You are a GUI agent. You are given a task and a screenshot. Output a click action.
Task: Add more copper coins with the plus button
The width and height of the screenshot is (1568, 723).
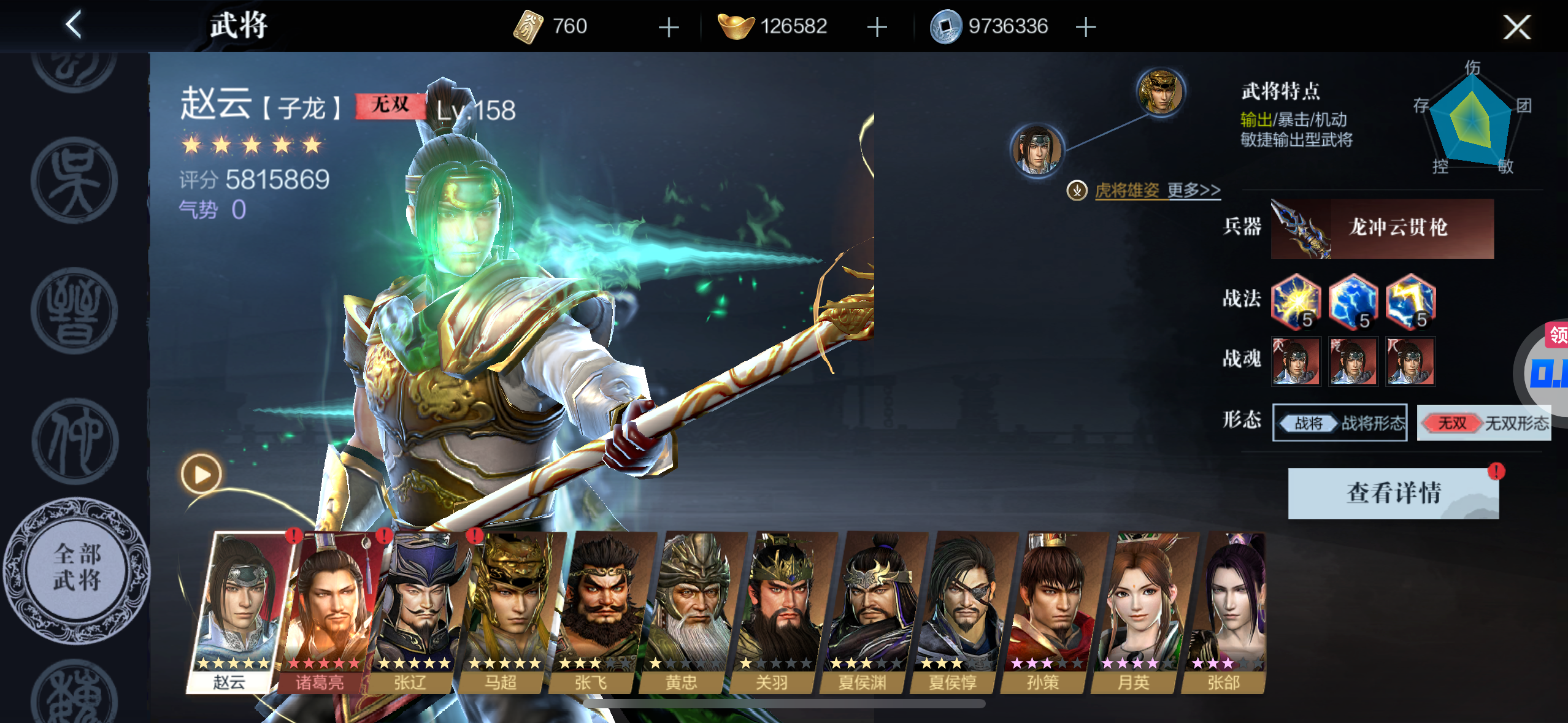point(1085,27)
